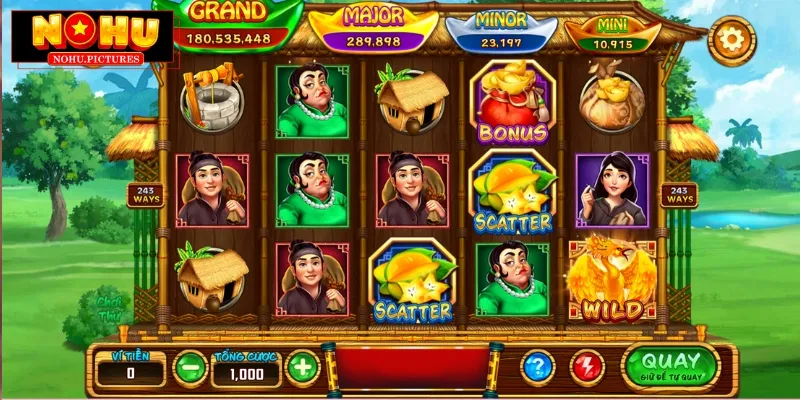800x400 pixels.
Task: Open the gear settings menu
Action: point(731,41)
